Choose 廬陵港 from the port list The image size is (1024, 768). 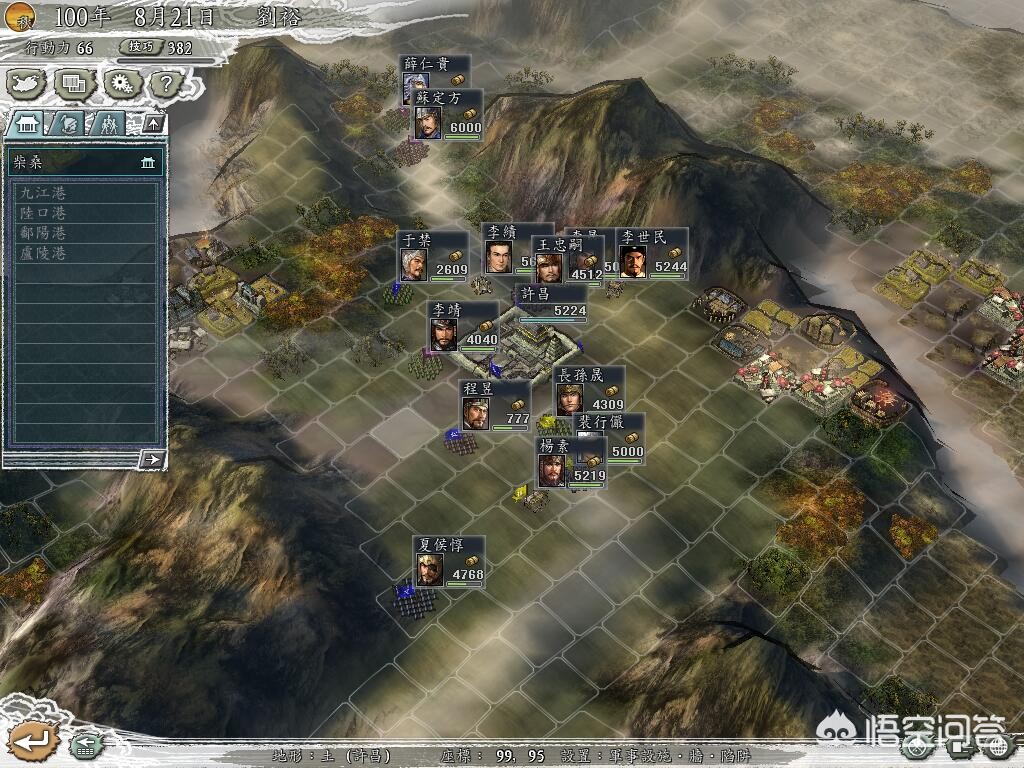point(85,253)
